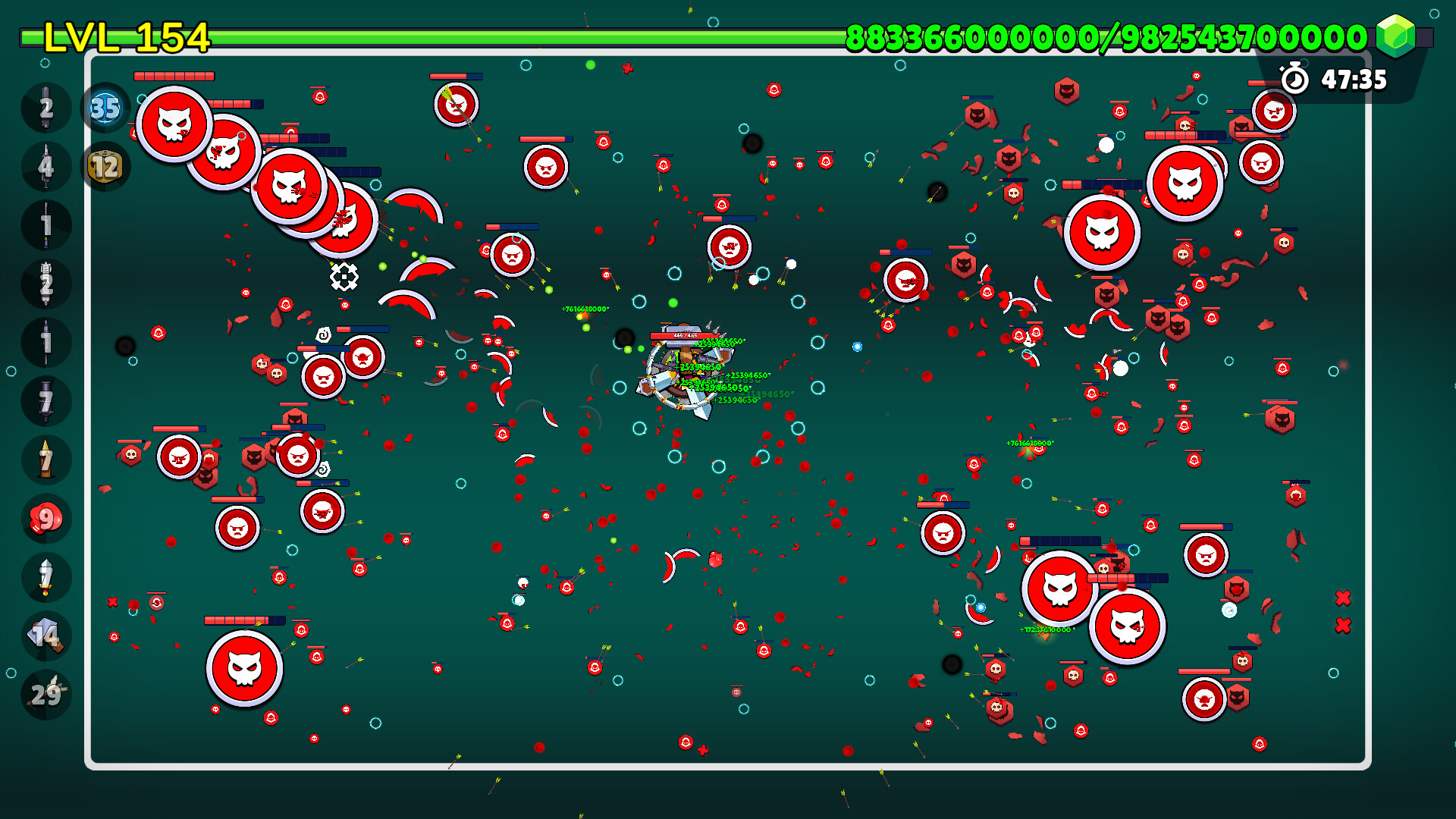Open the arrows weapon slot showing 29
Screen dimensions: 1456x819
click(x=45, y=692)
